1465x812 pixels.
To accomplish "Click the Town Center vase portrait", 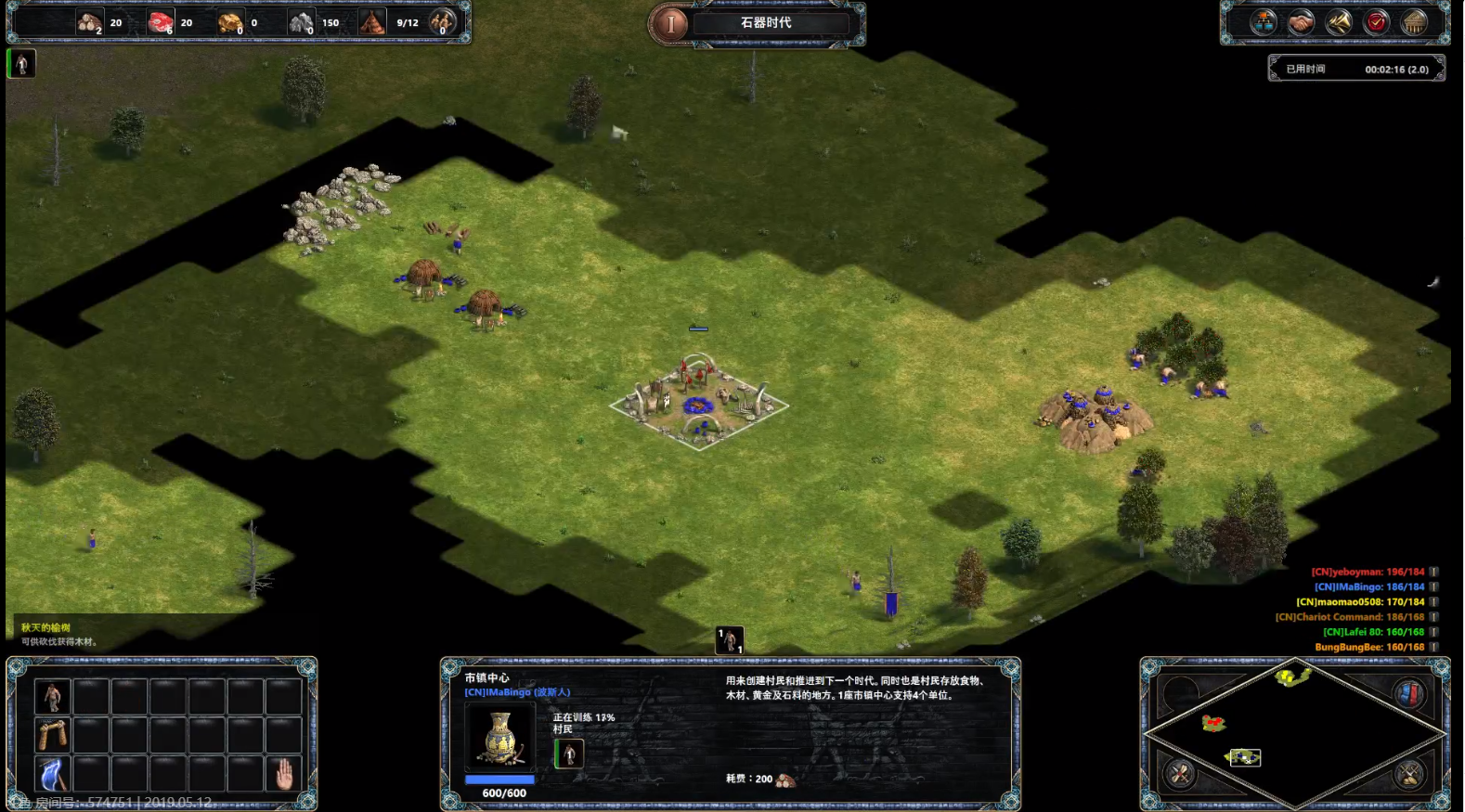I will point(500,737).
